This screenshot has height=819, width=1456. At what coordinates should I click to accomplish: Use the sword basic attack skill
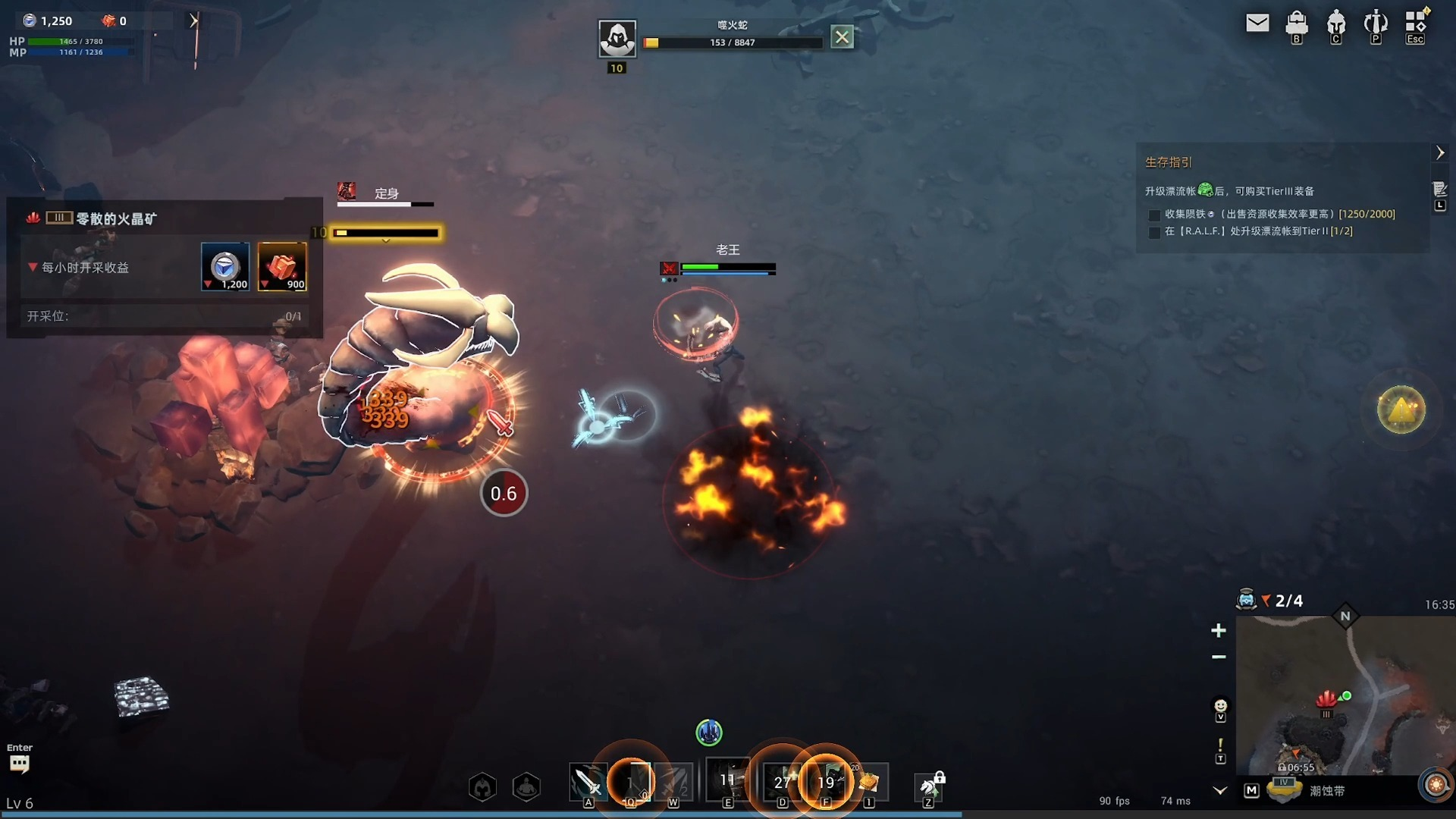[x=588, y=782]
